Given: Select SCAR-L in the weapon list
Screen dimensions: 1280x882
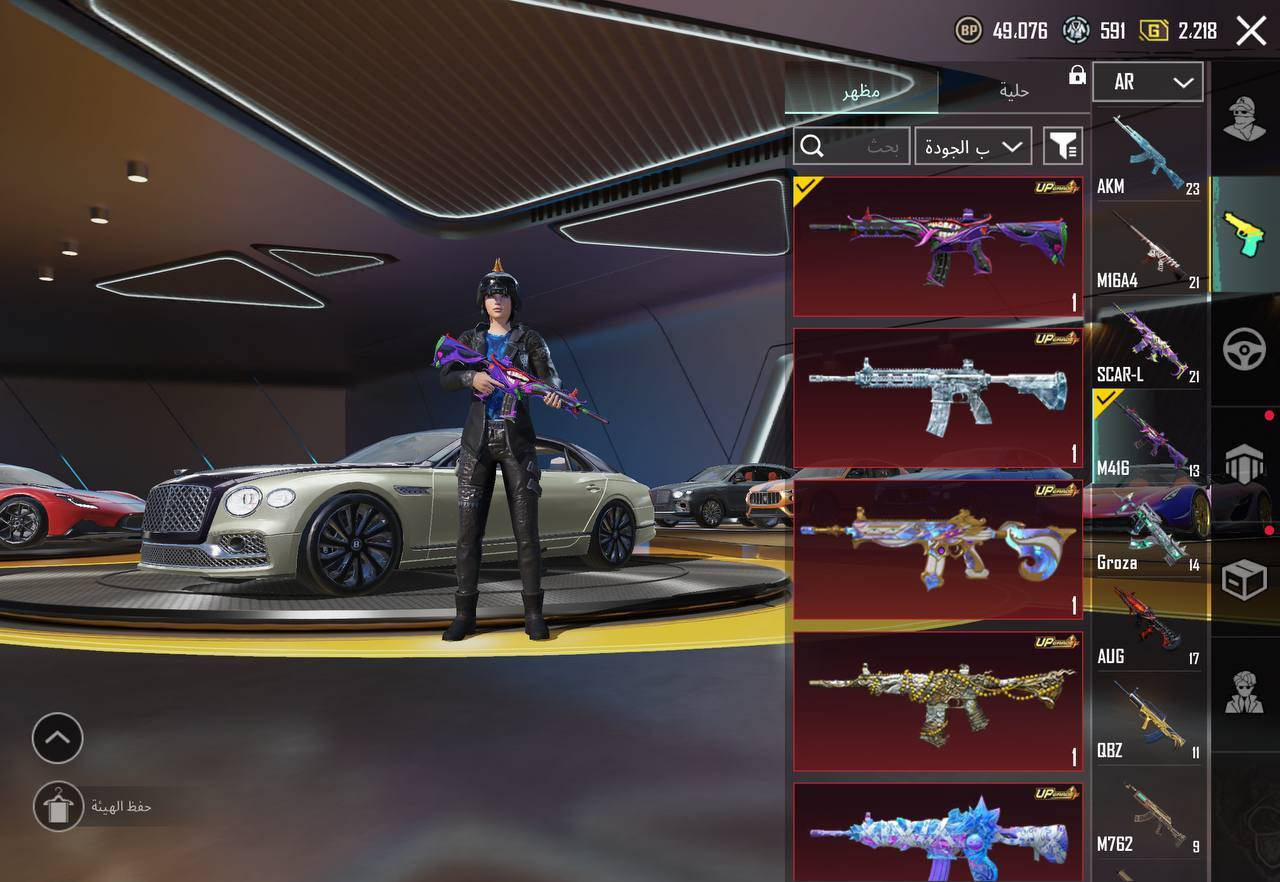Looking at the screenshot, I should (x=1148, y=343).
